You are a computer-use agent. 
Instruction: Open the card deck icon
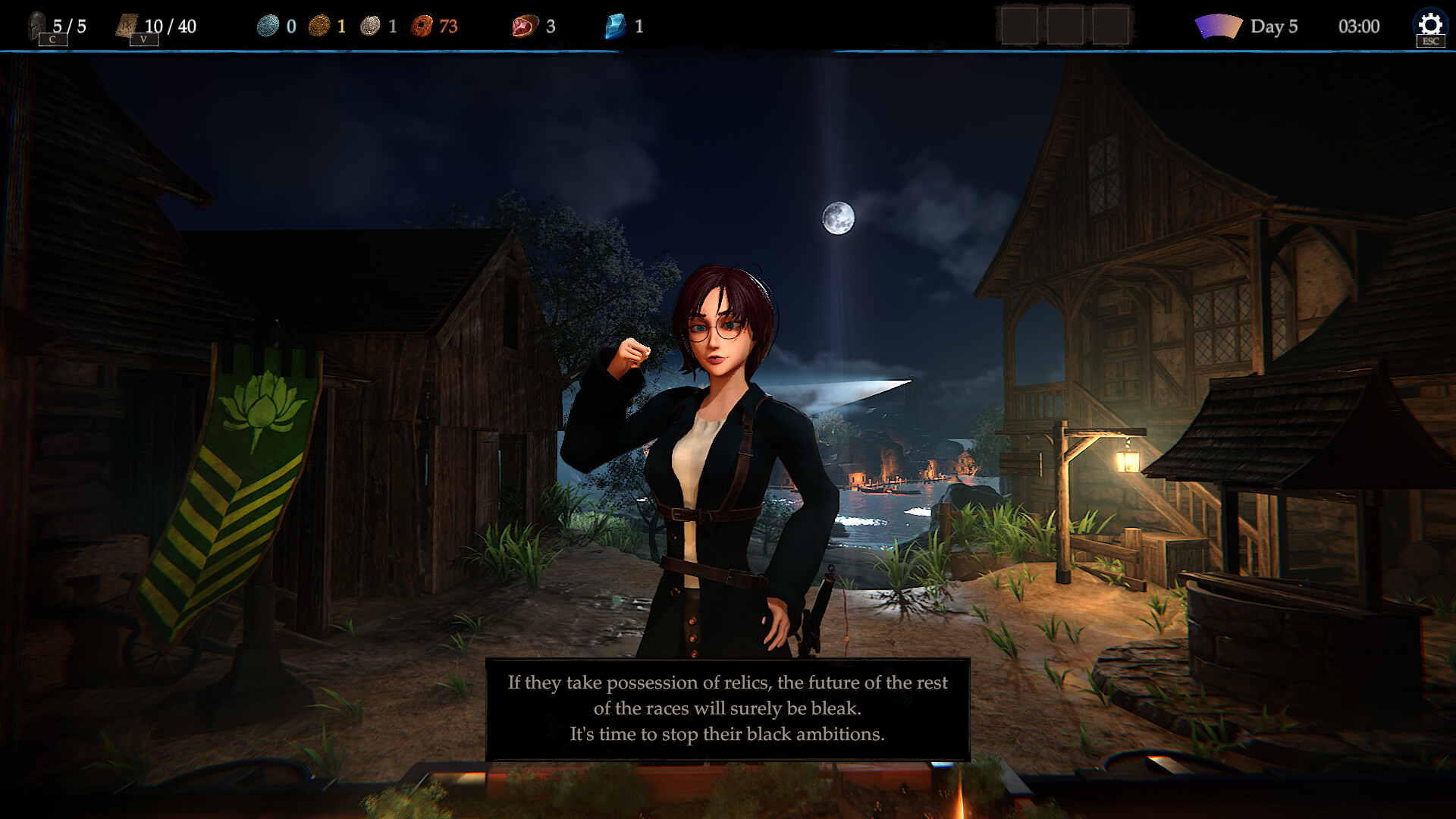(126, 25)
